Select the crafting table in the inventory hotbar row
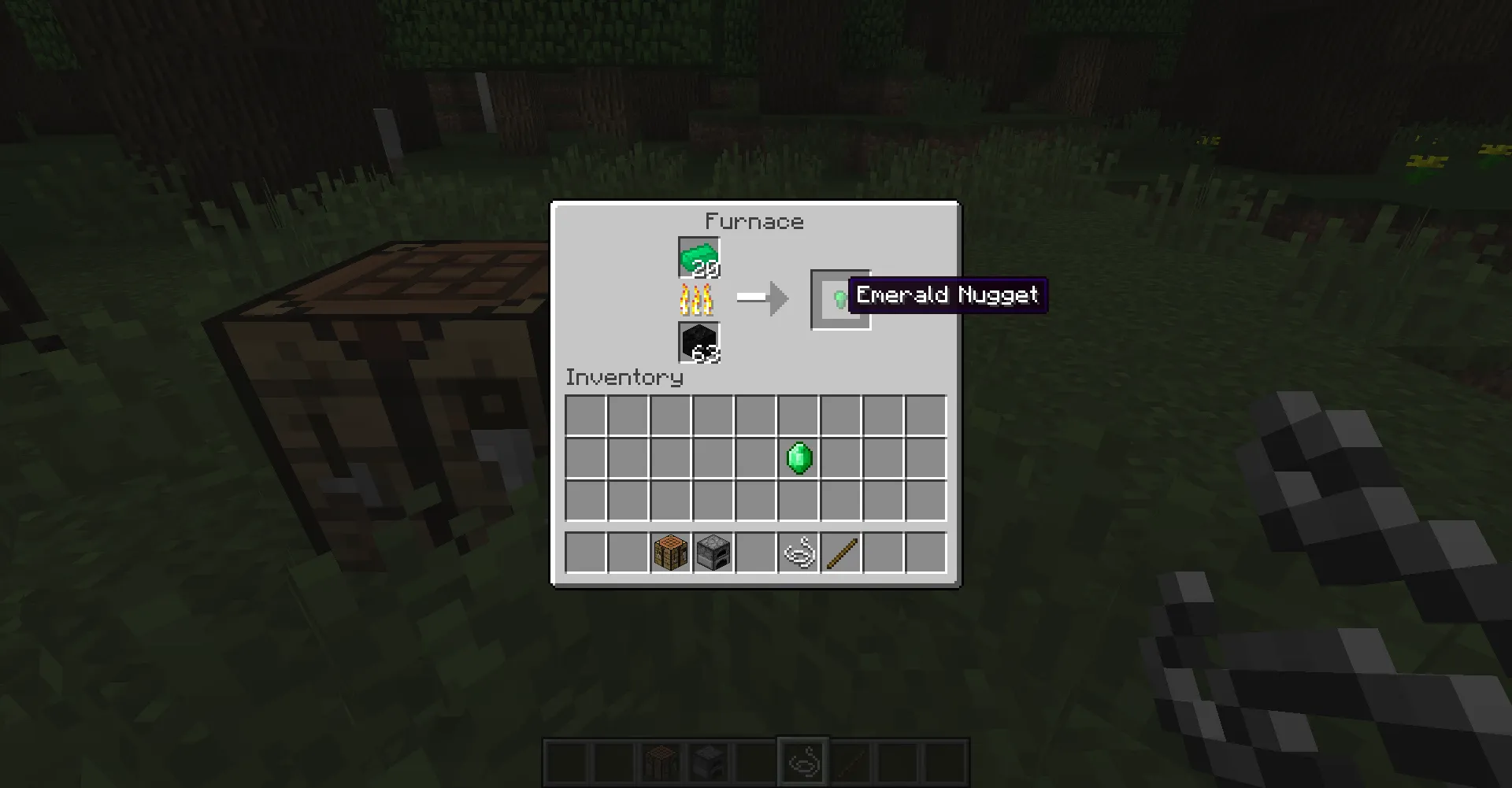The image size is (1512, 788). click(671, 552)
